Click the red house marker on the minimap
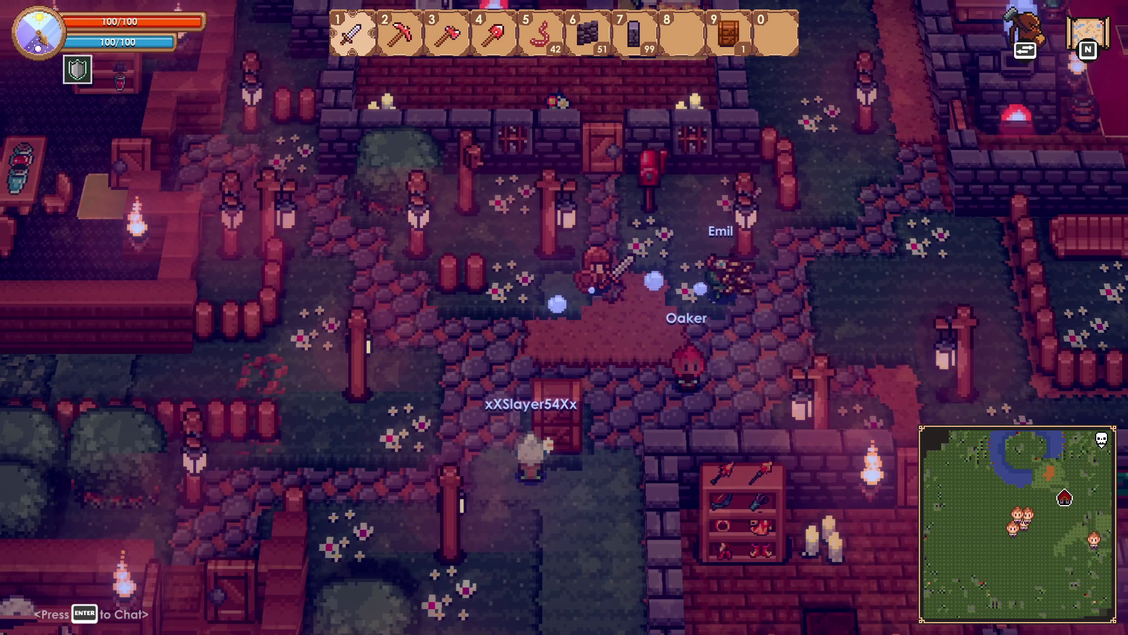Viewport: 1128px width, 635px height. (x=1064, y=497)
